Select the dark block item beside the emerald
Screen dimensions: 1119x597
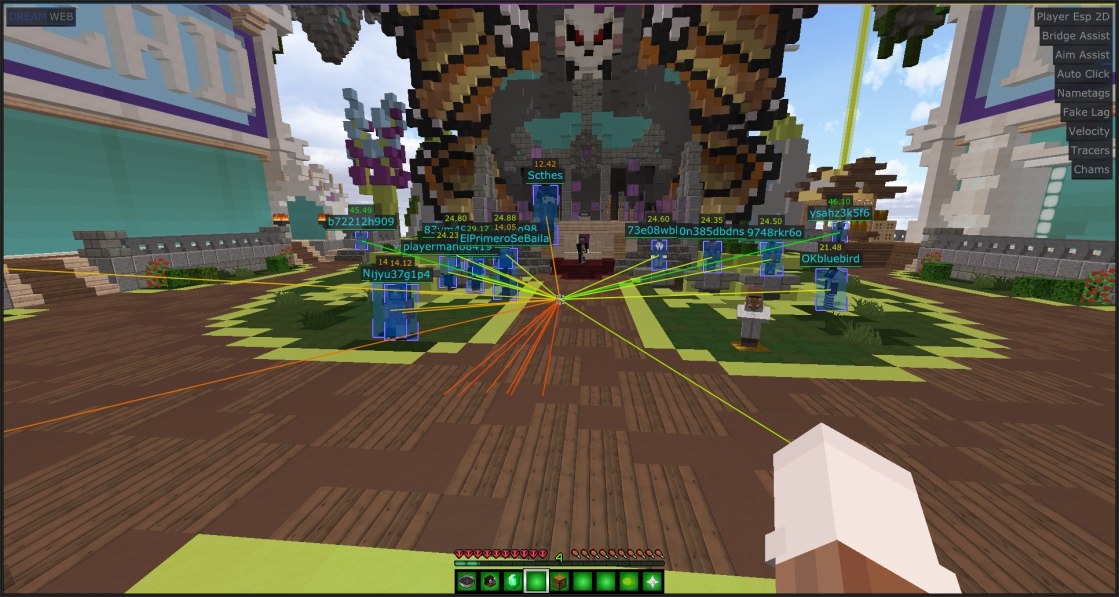tap(490, 581)
